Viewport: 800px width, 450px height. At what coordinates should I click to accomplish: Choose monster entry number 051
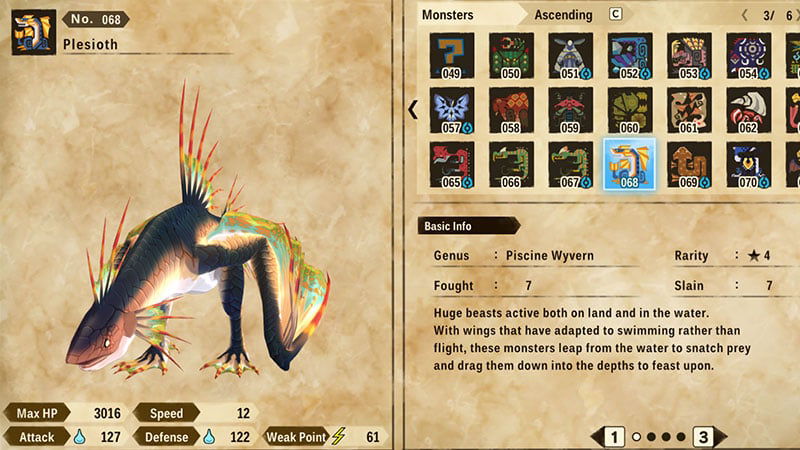(x=570, y=56)
